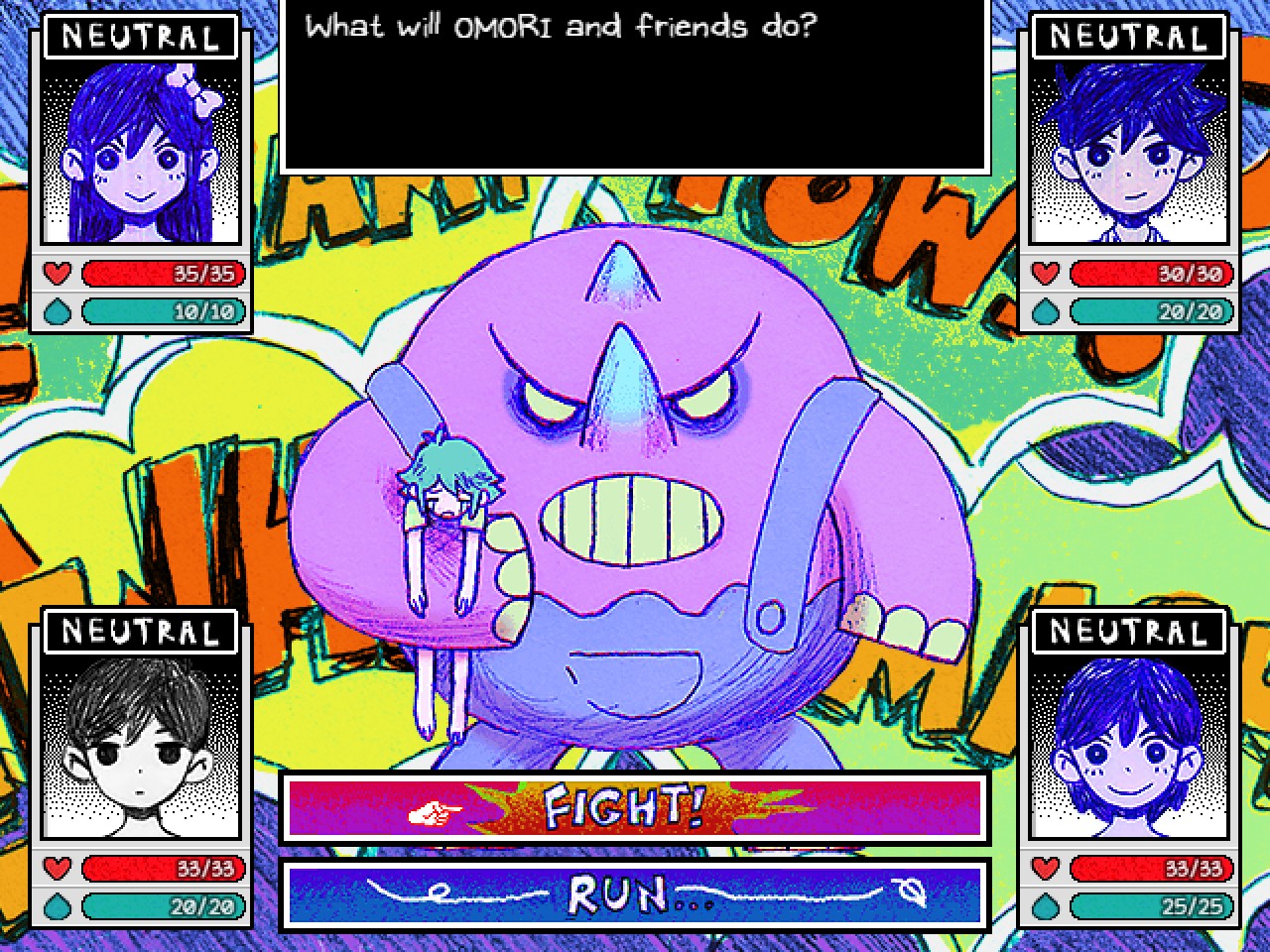Viewport: 1270px width, 952px height.
Task: Click the dialogue box asking what OMORI will do
Action: click(x=633, y=87)
